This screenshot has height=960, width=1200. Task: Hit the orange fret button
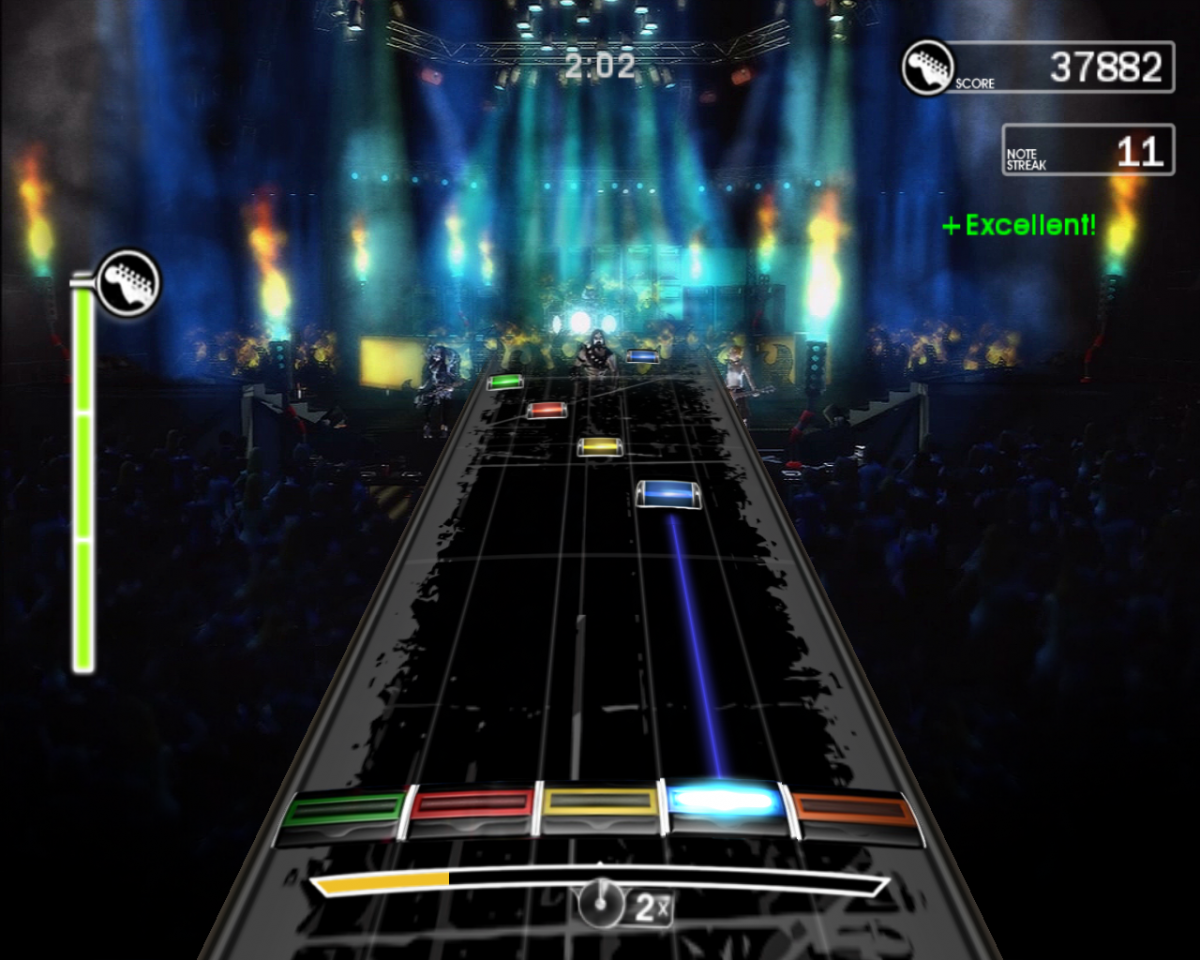coord(855,811)
